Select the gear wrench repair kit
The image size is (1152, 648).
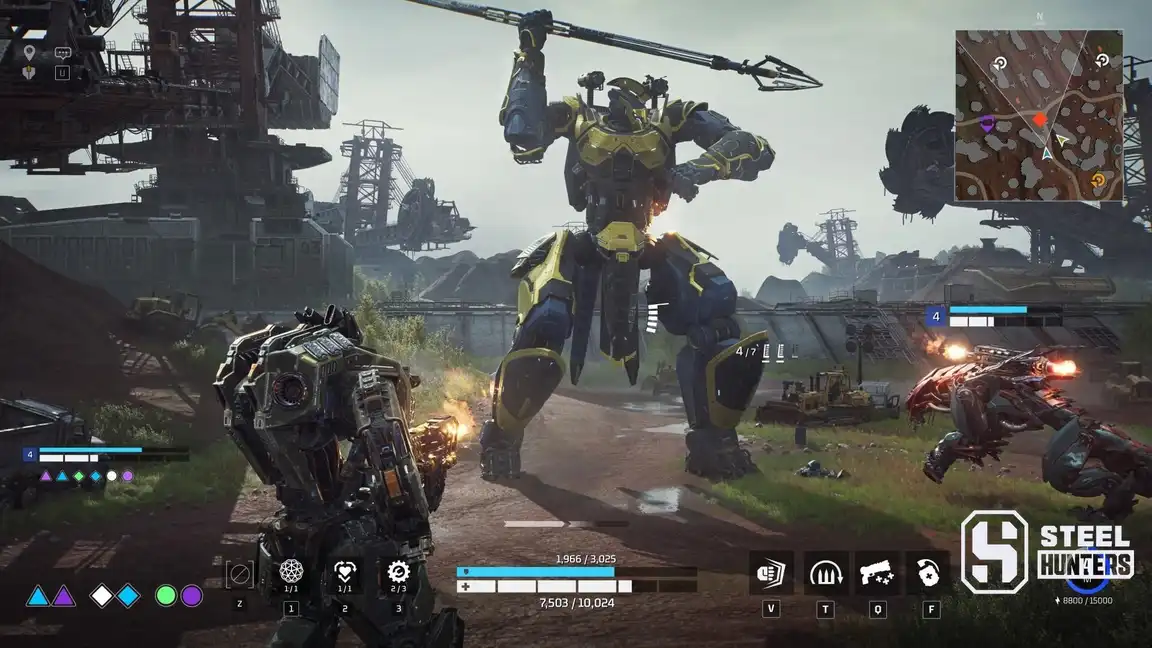click(398, 573)
